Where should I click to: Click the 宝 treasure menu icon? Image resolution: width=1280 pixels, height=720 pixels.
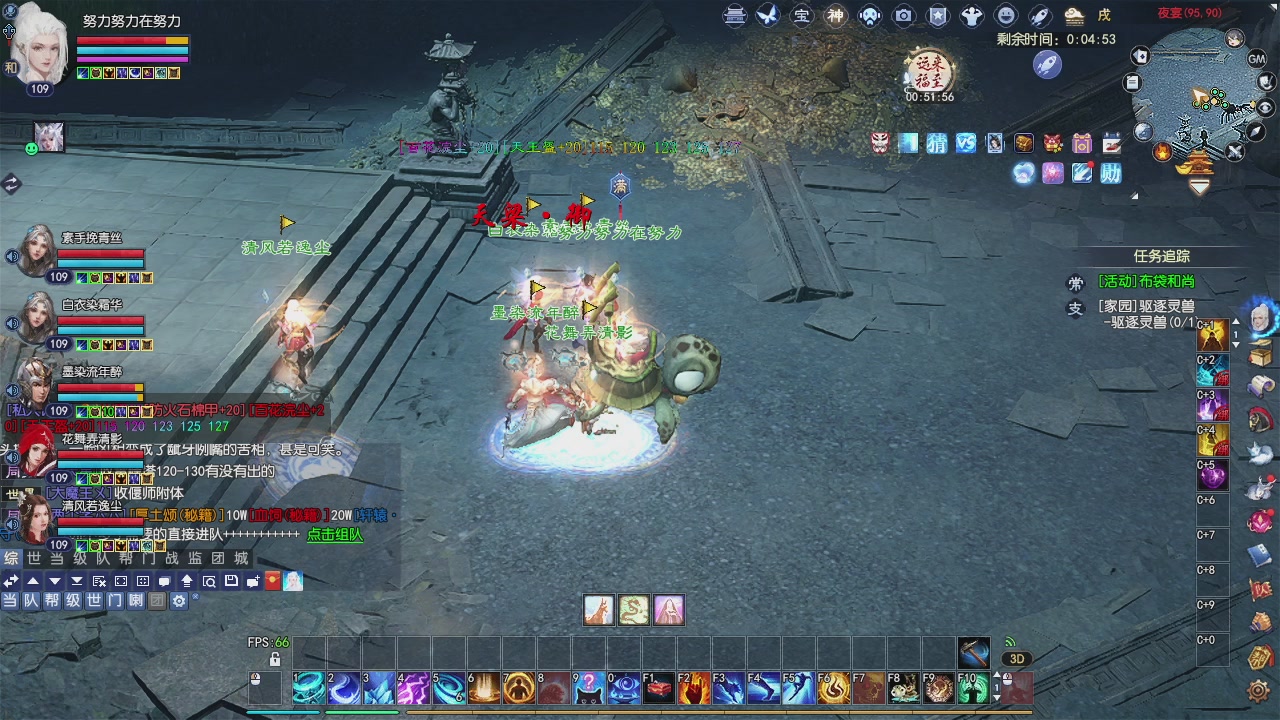click(x=802, y=16)
